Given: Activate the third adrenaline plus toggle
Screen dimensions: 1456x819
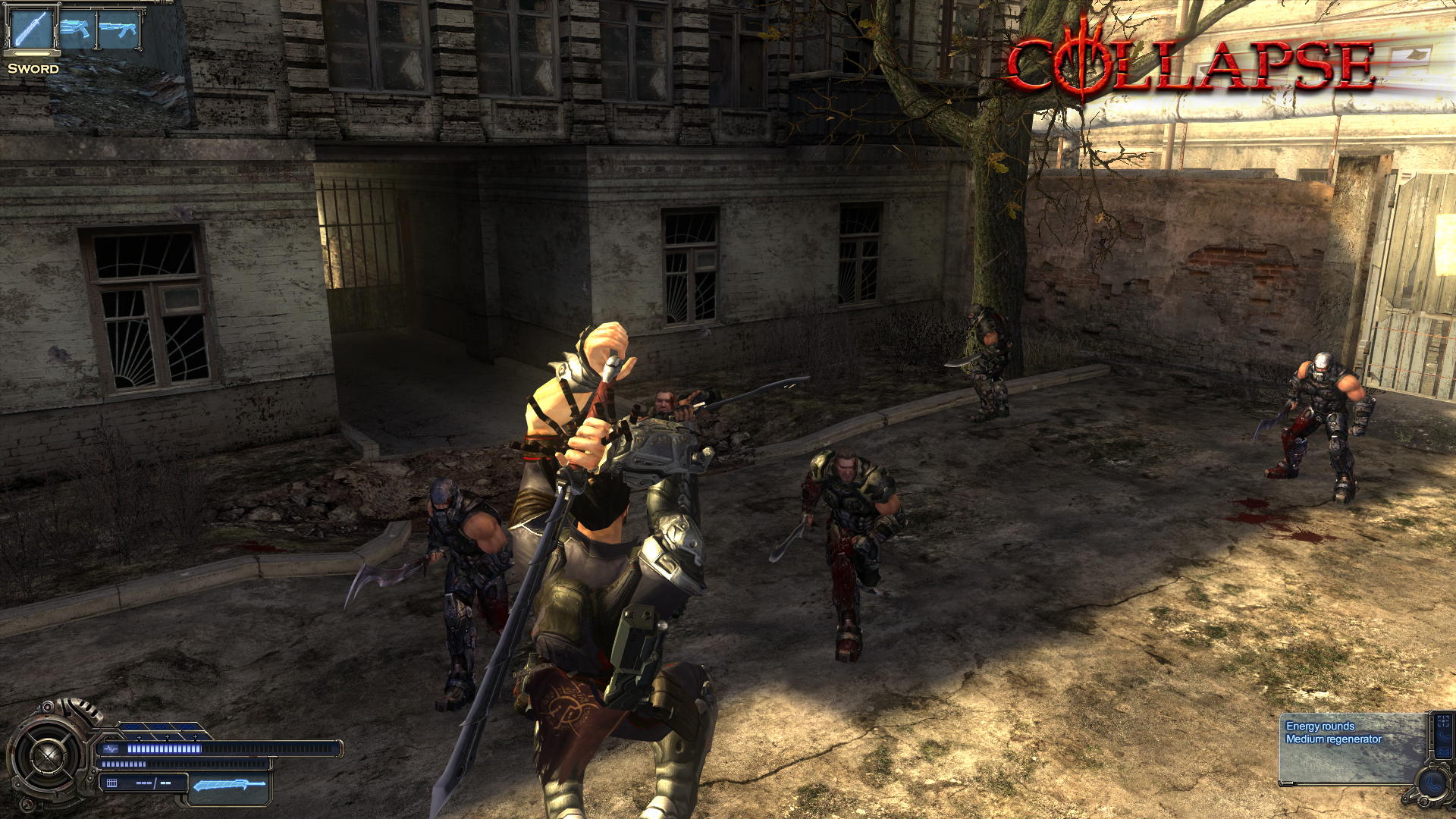Looking at the screenshot, I should 195,737.
